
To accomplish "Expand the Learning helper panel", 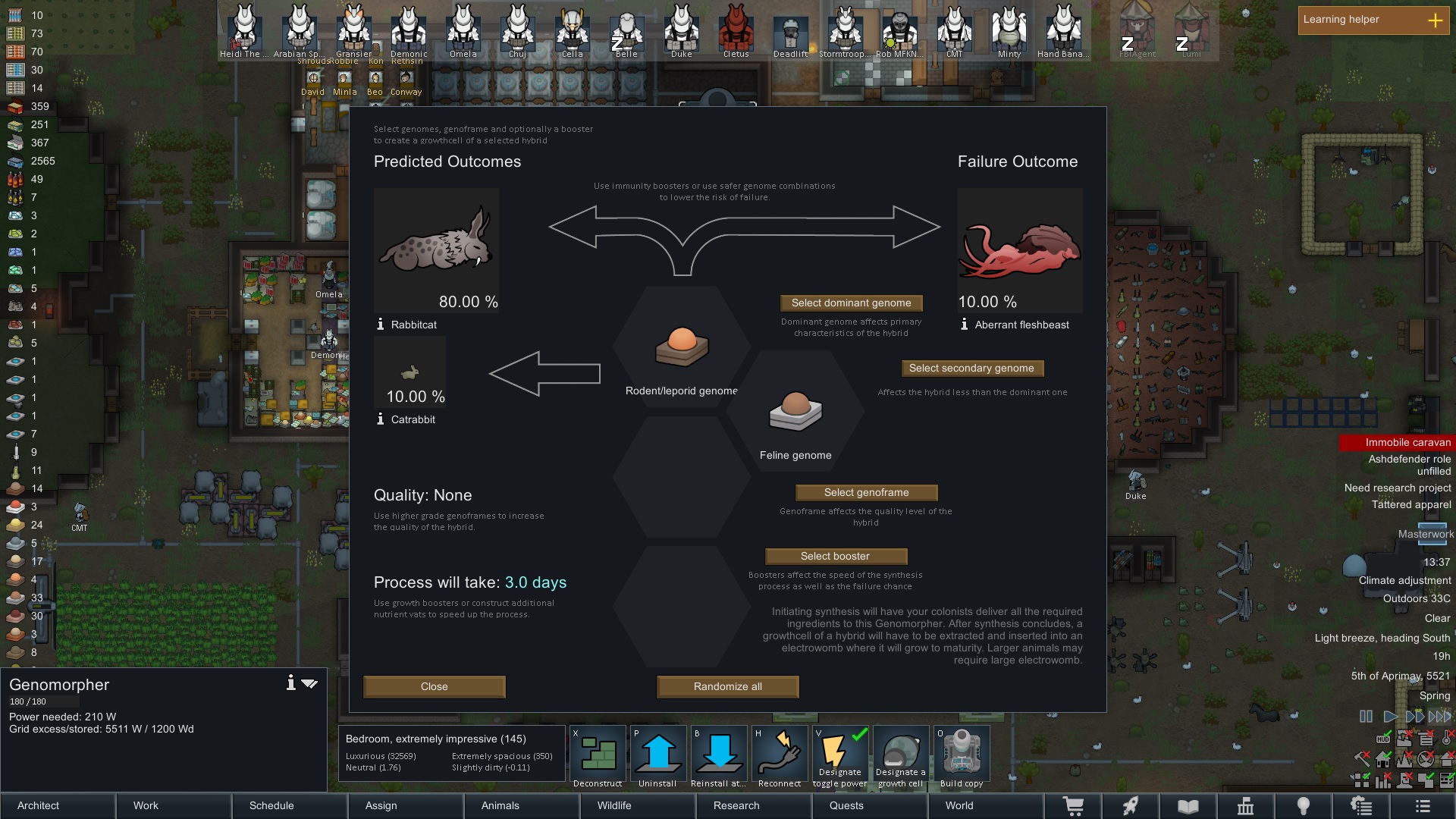I will [x=1436, y=21].
